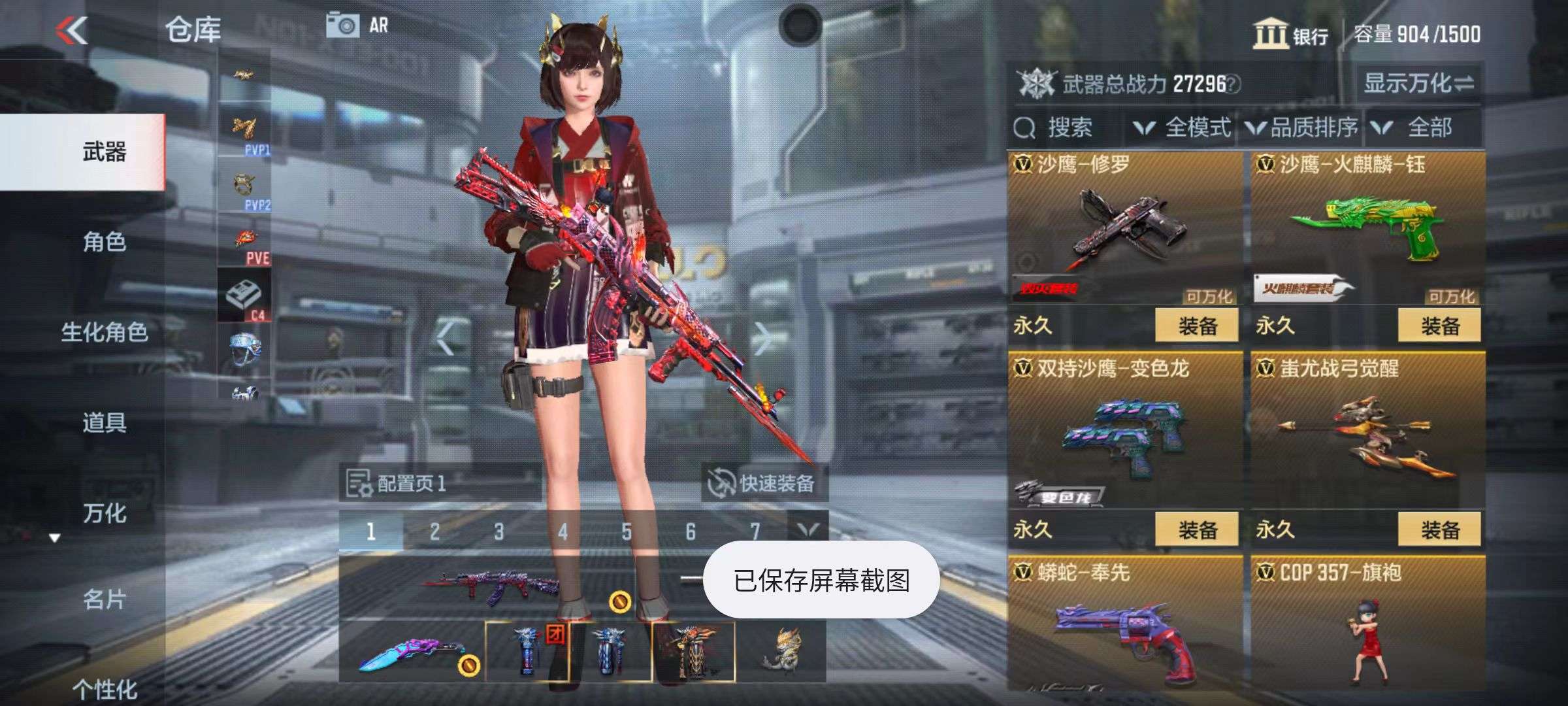Click the 搜索 search field
Viewport: 1568px width, 706px height.
tap(1068, 127)
